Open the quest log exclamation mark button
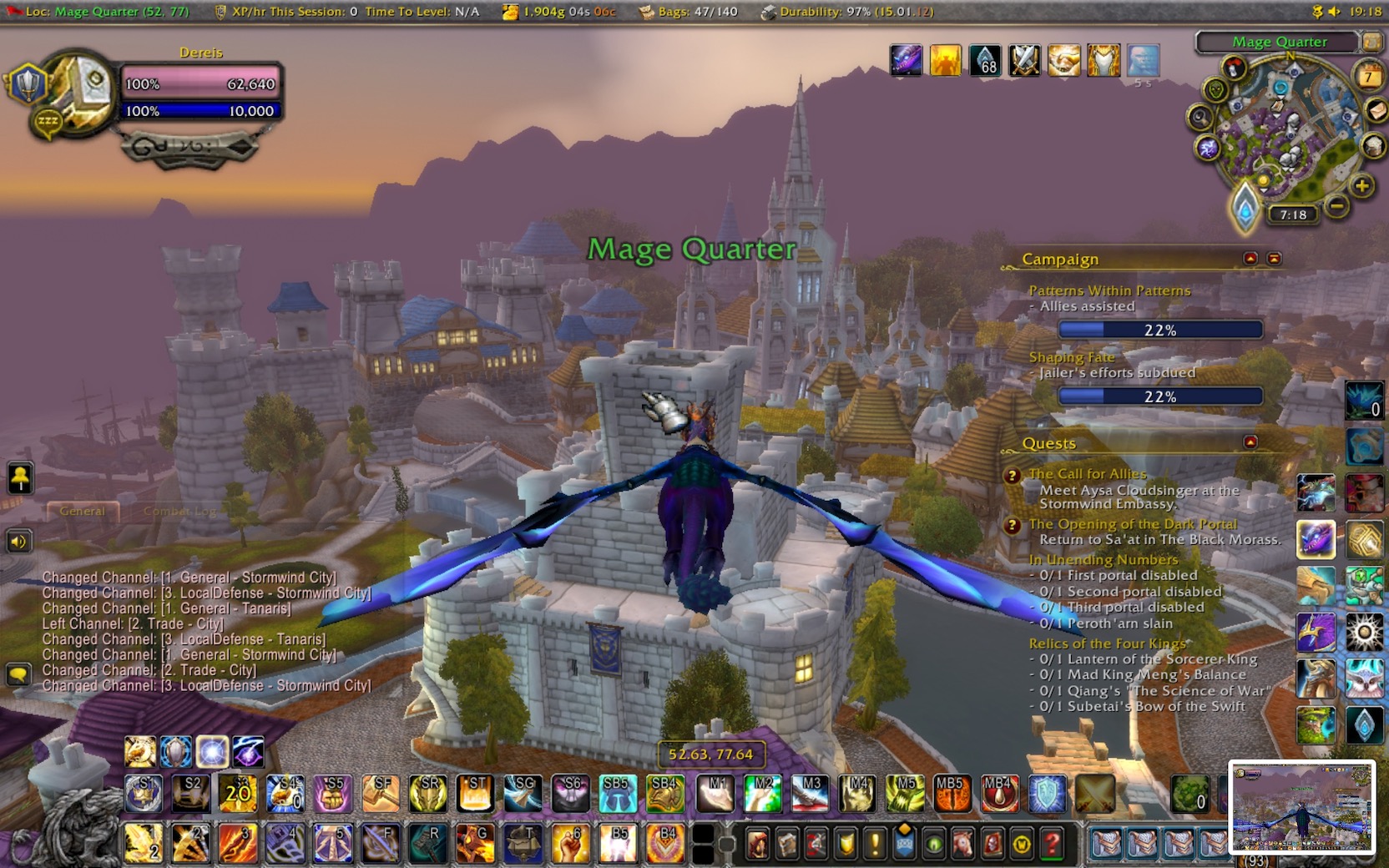Image resolution: width=1389 pixels, height=868 pixels. [x=875, y=844]
